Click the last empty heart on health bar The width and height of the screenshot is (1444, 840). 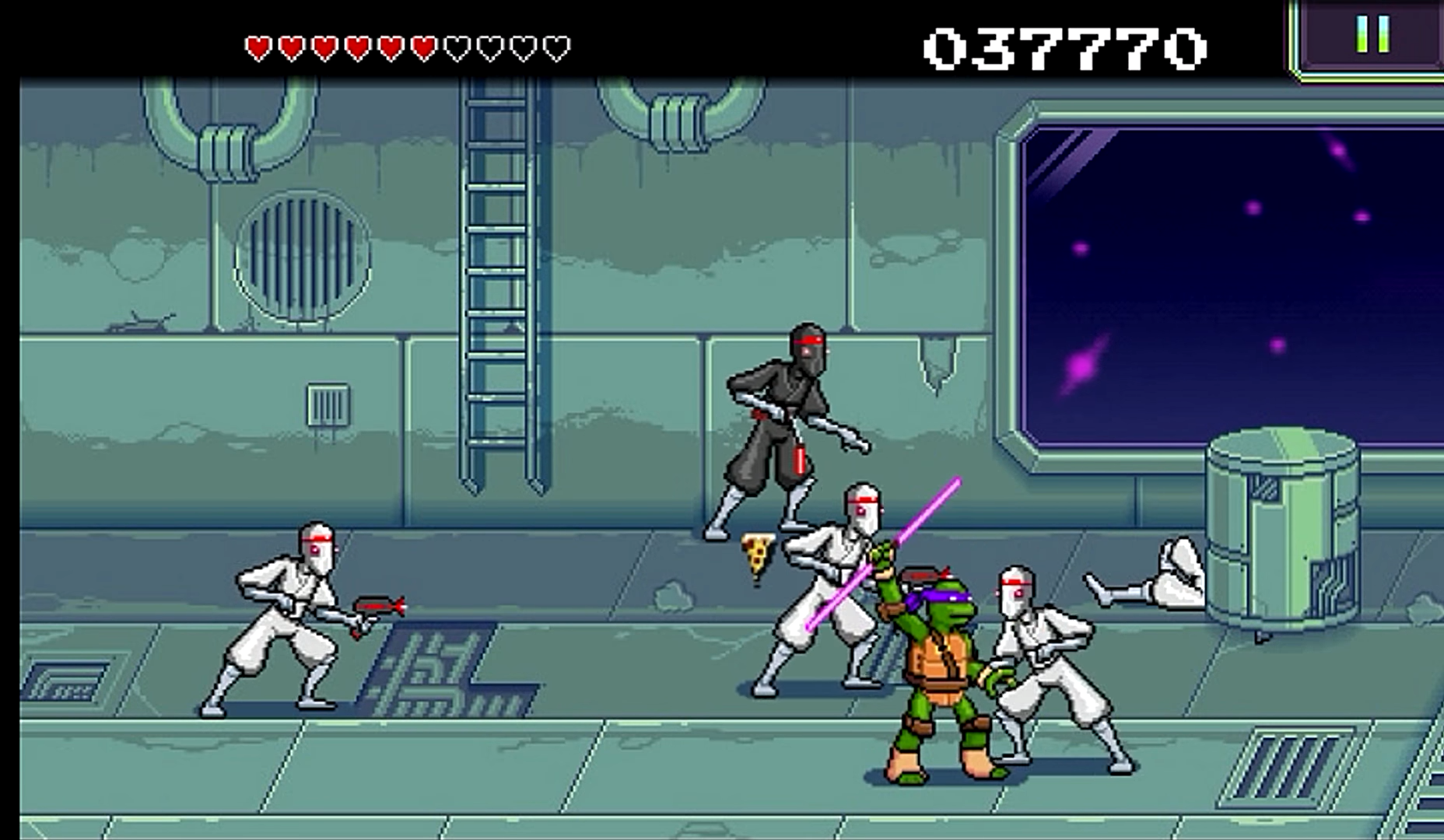pos(554,47)
